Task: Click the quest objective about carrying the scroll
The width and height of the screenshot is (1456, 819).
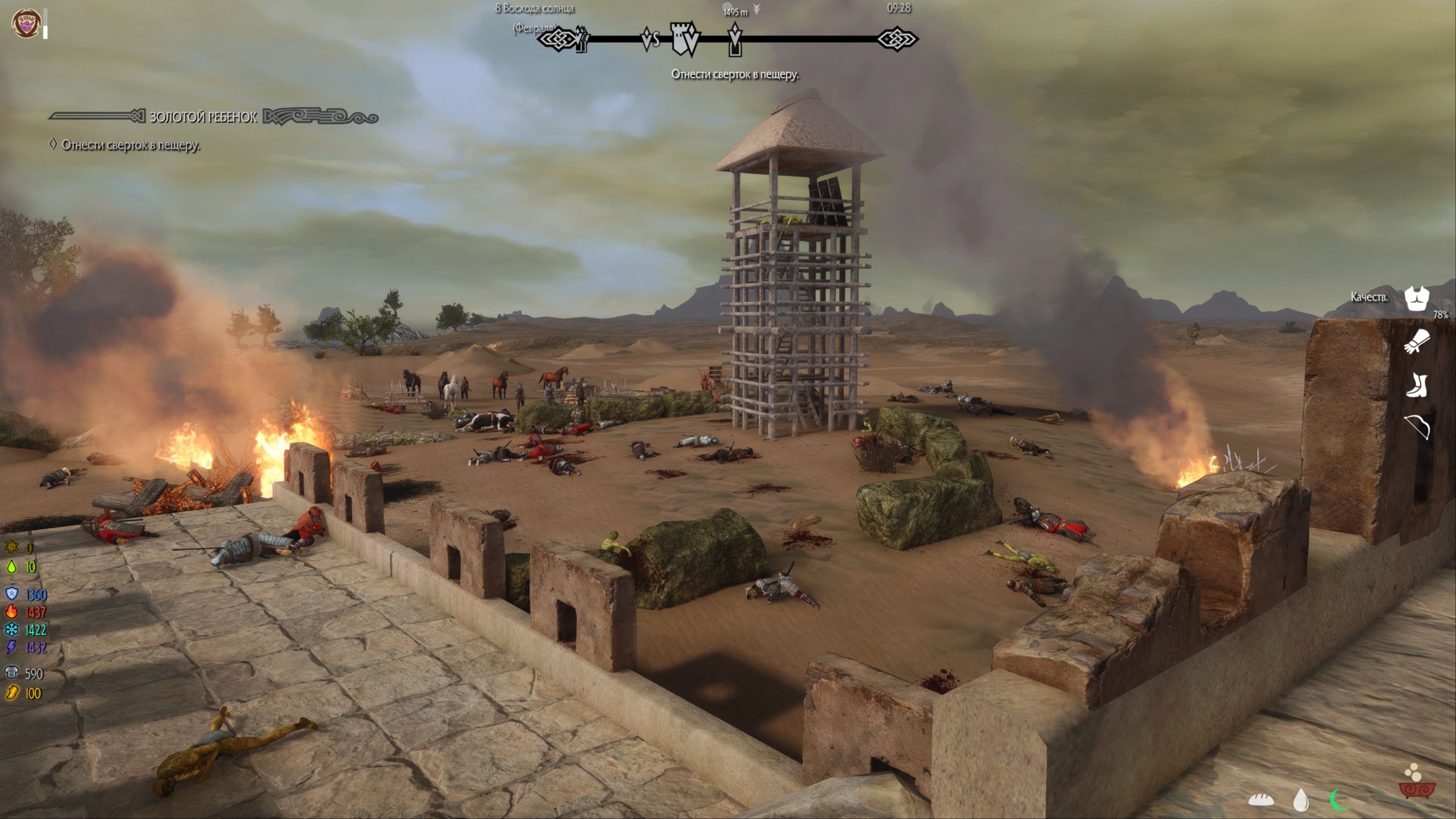Action: point(130,145)
